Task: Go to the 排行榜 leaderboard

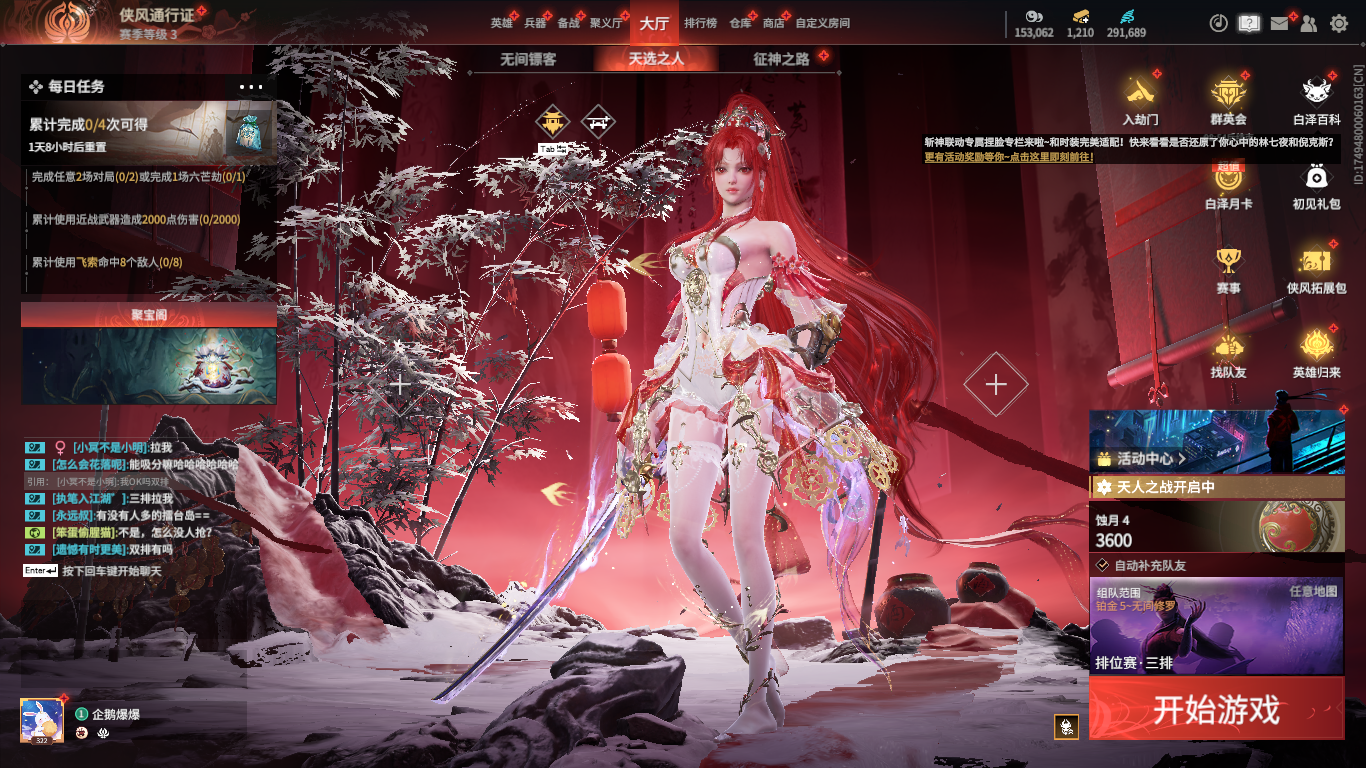Action: coord(700,23)
